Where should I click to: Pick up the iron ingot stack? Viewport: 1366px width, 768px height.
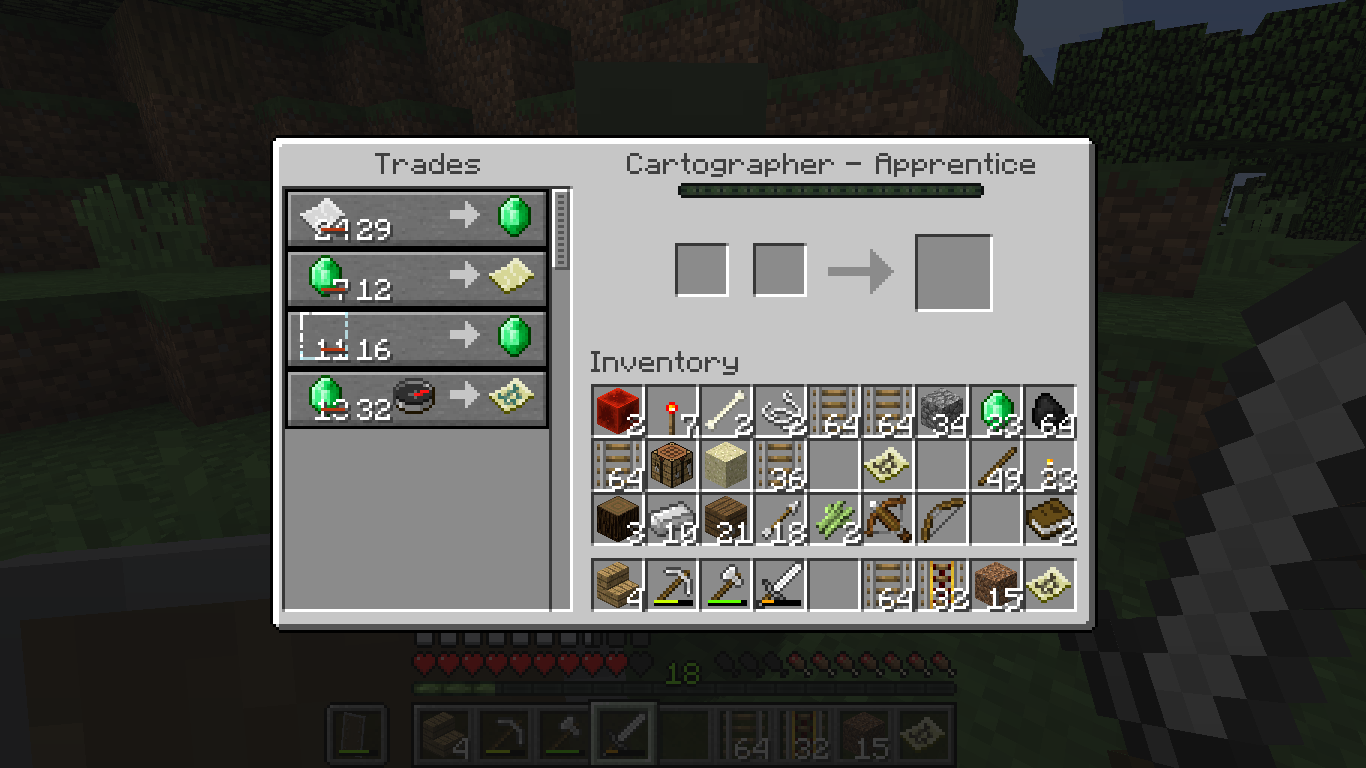click(x=672, y=520)
